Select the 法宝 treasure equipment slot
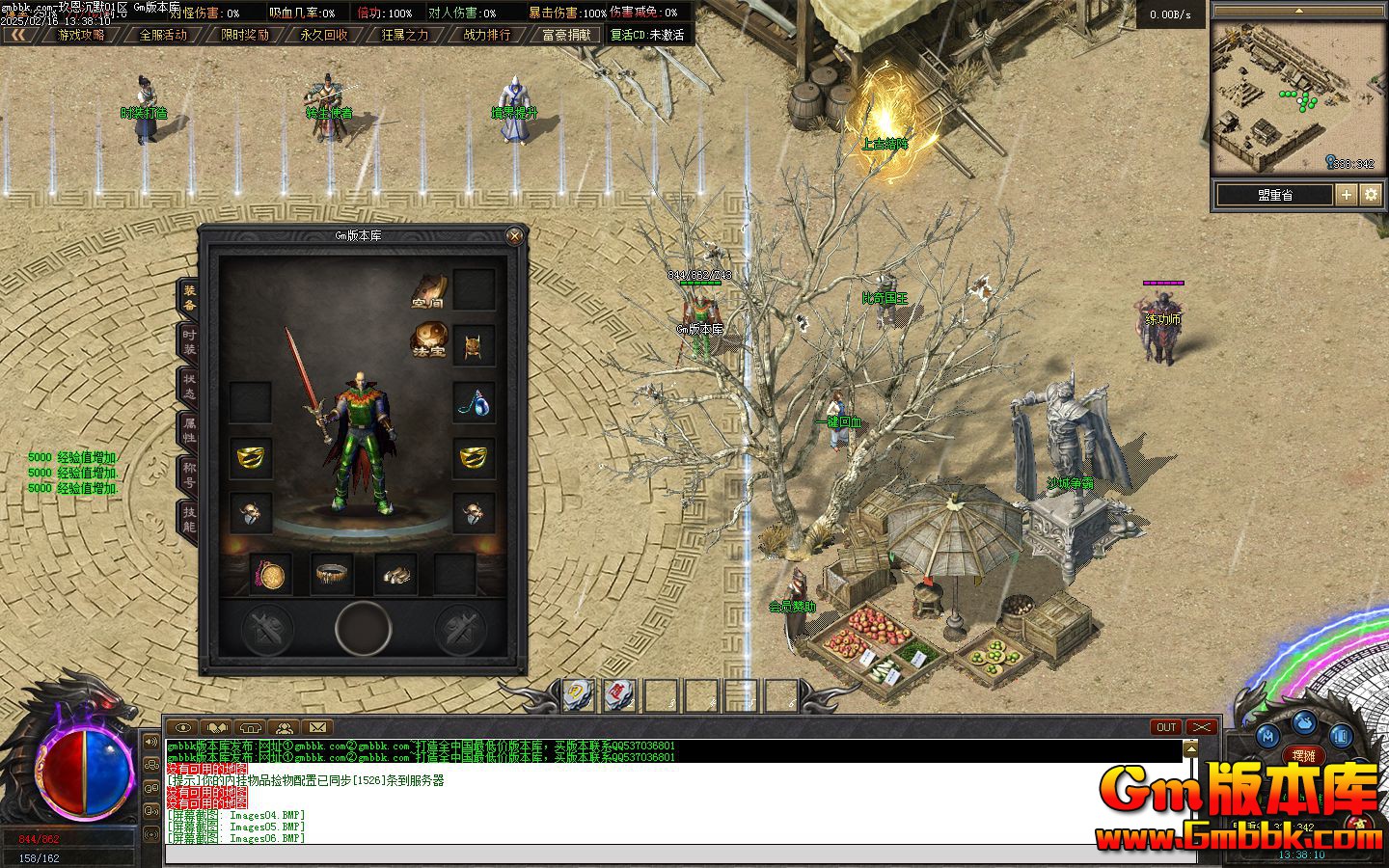The height and width of the screenshot is (868, 1389). pyautogui.click(x=429, y=339)
